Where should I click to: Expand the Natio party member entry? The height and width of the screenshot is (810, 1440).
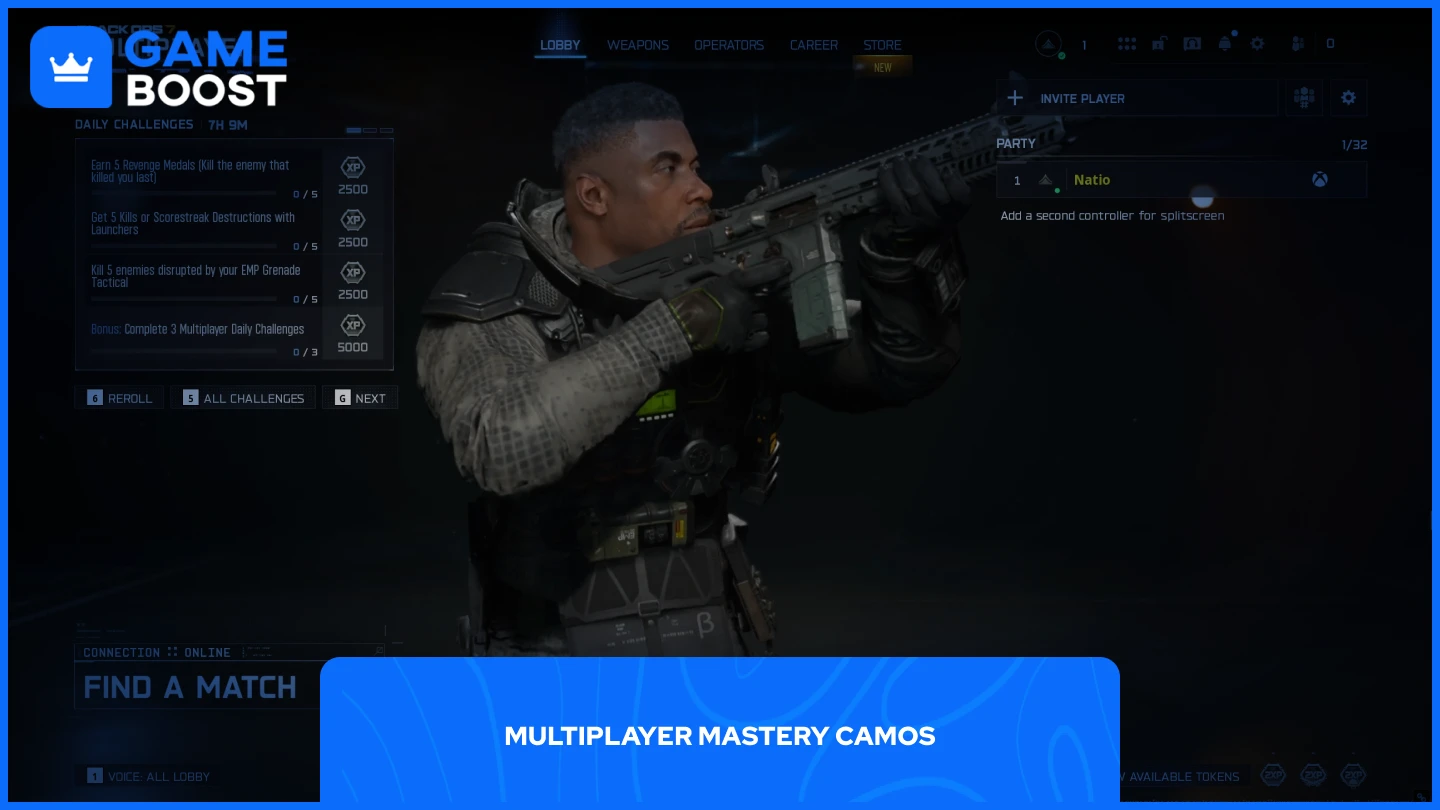[x=1182, y=180]
